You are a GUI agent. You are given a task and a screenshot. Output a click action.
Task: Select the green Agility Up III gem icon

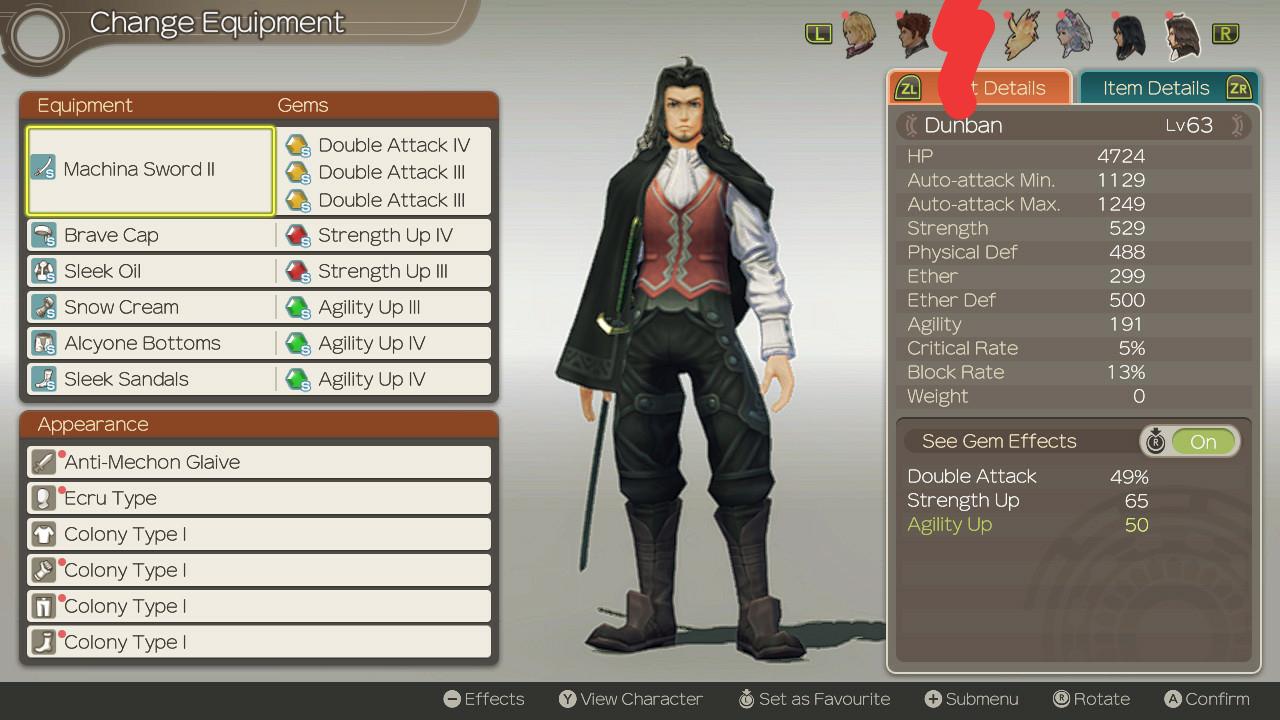tap(298, 307)
